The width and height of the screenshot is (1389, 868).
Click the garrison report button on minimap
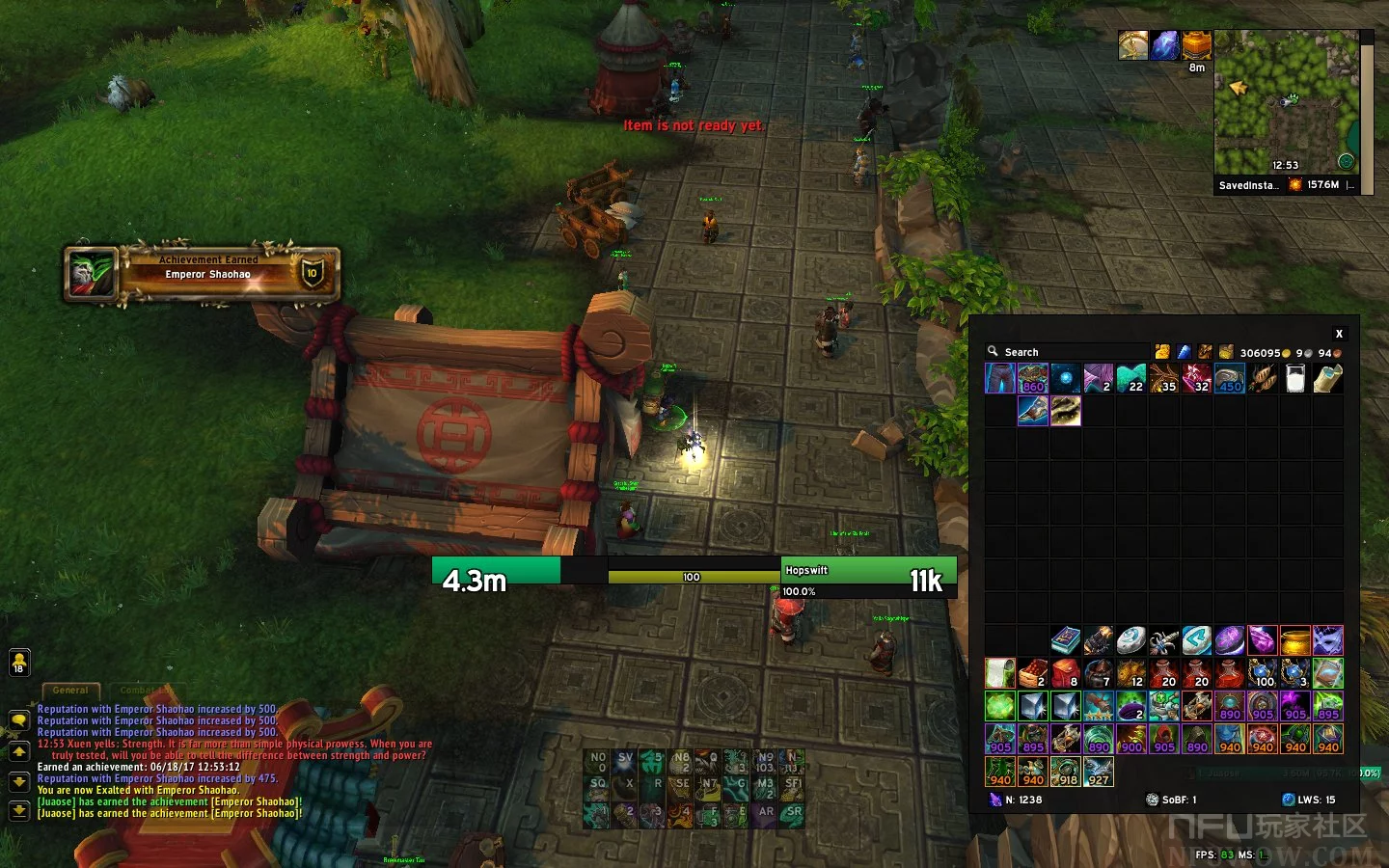pos(1346,161)
